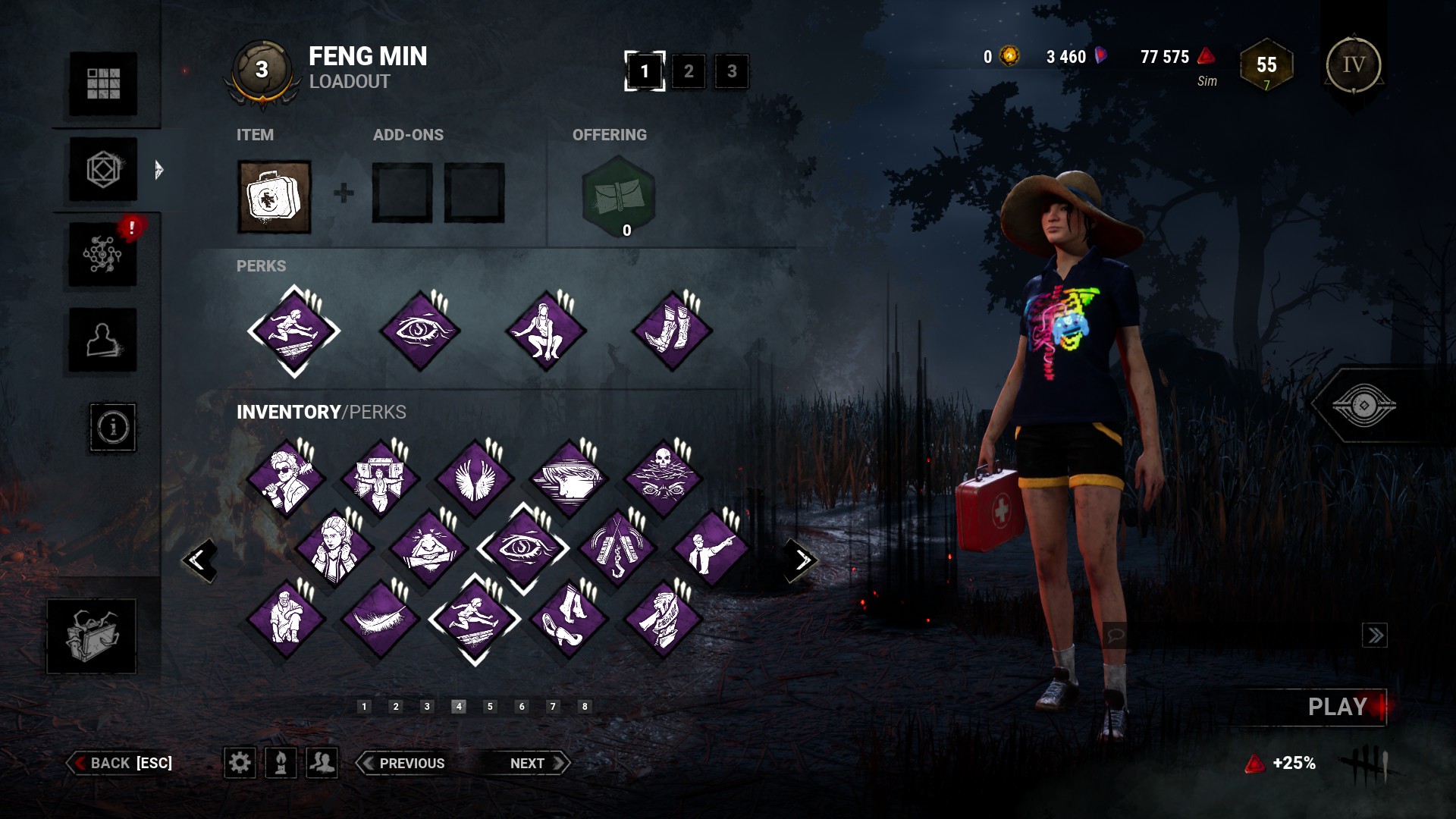Open the character customization silhouette icon
Image resolution: width=1456 pixels, height=819 pixels.
click(103, 340)
